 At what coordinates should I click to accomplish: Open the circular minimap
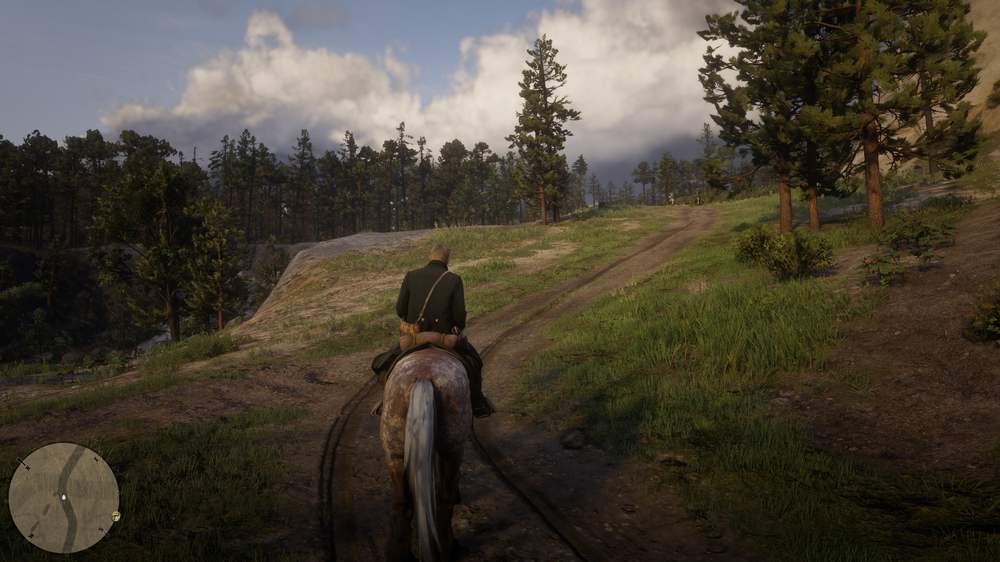[63, 498]
